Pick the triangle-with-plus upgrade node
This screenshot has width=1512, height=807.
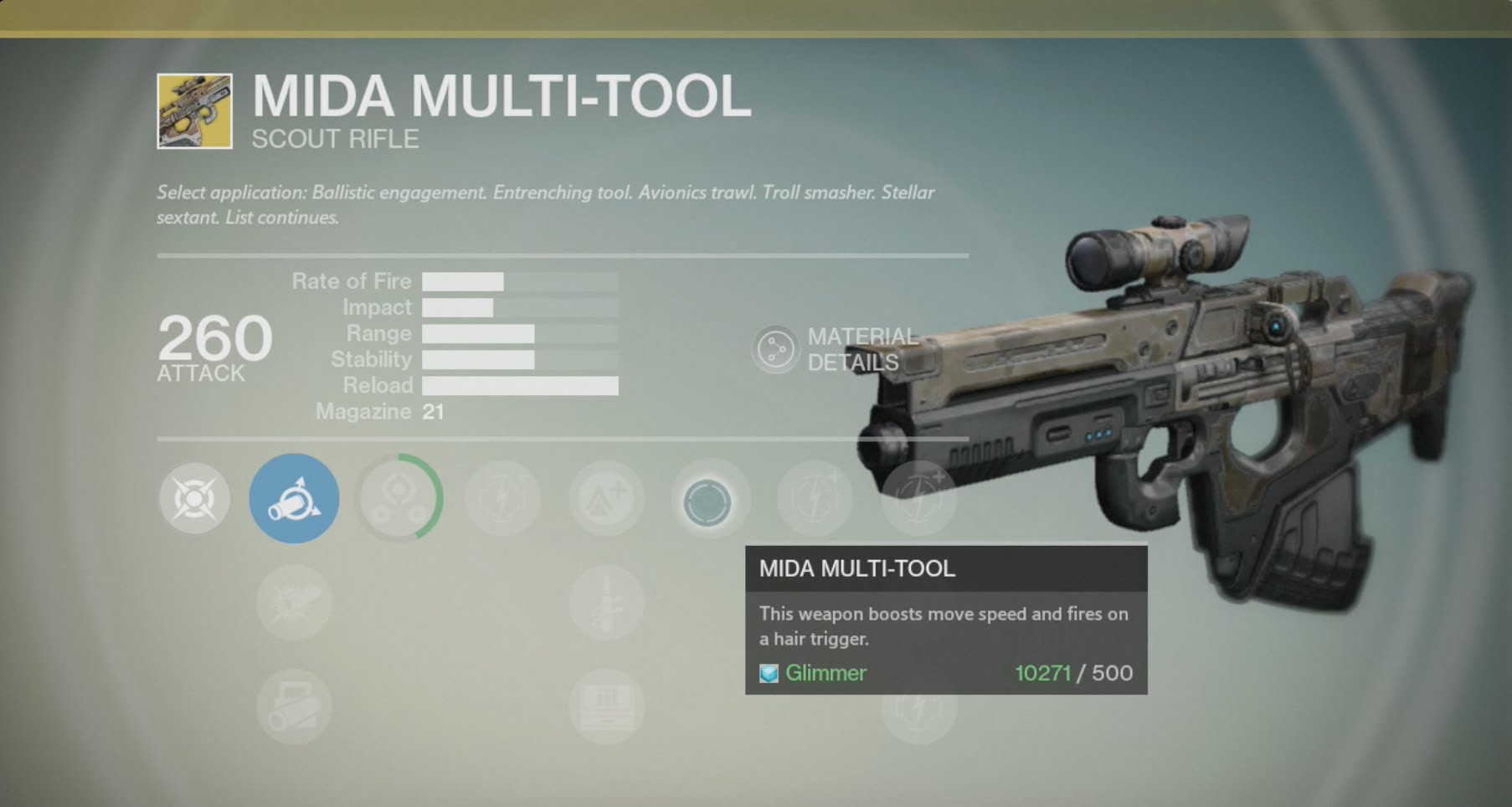[x=606, y=499]
